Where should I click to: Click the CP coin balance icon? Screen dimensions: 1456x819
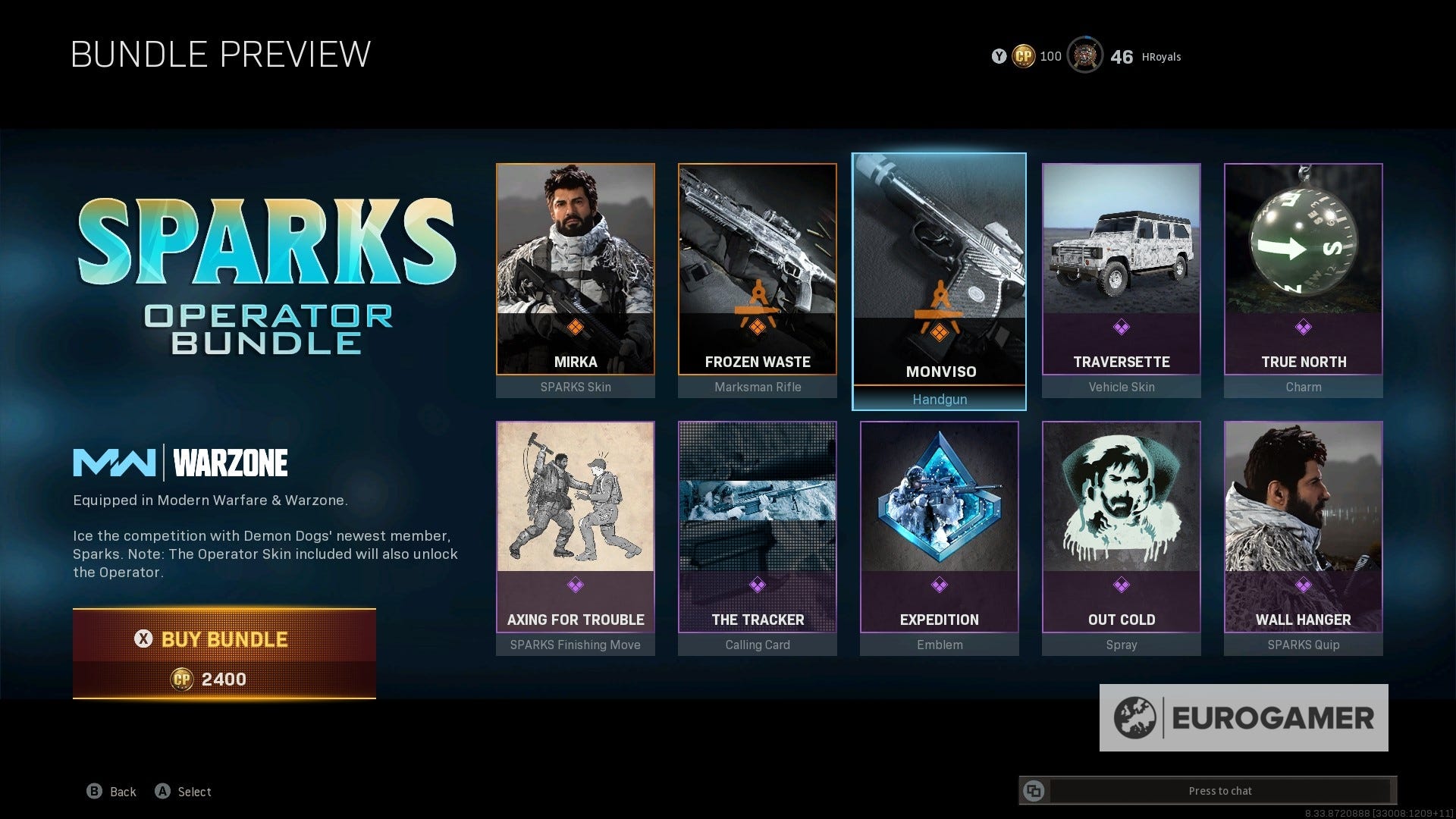tap(1023, 56)
